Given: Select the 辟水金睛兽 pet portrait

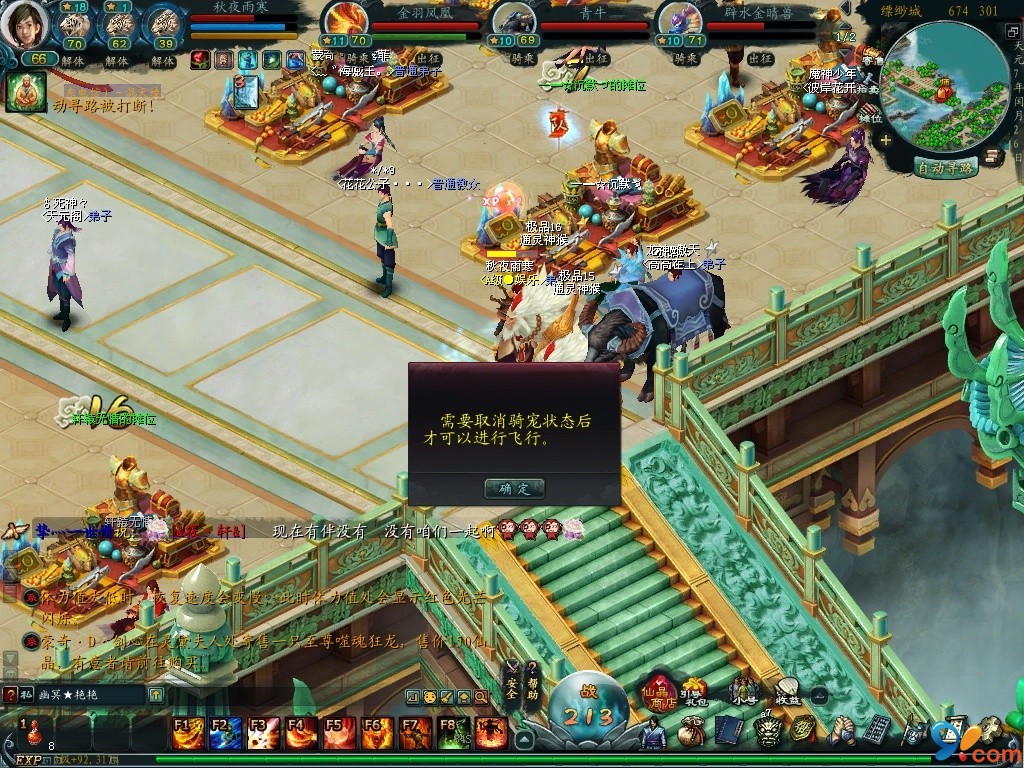Looking at the screenshot, I should pos(678,22).
